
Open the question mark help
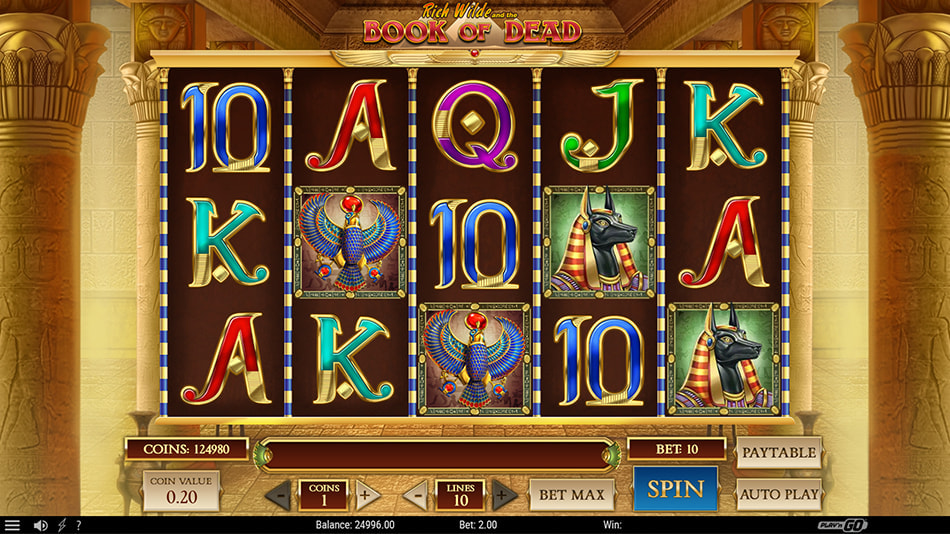pos(79,525)
